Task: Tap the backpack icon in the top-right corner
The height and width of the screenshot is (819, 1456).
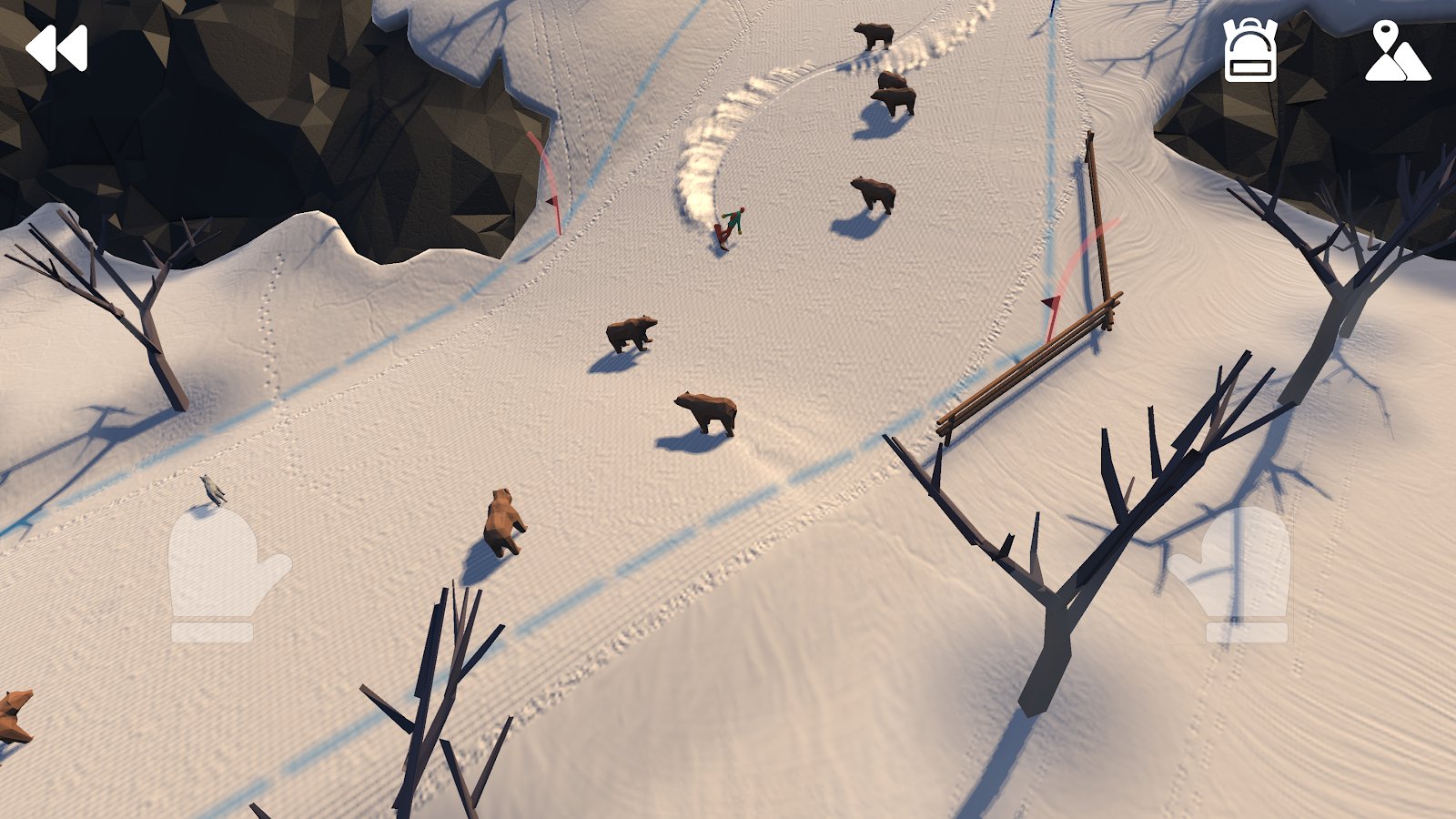Action: pyautogui.click(x=1252, y=52)
